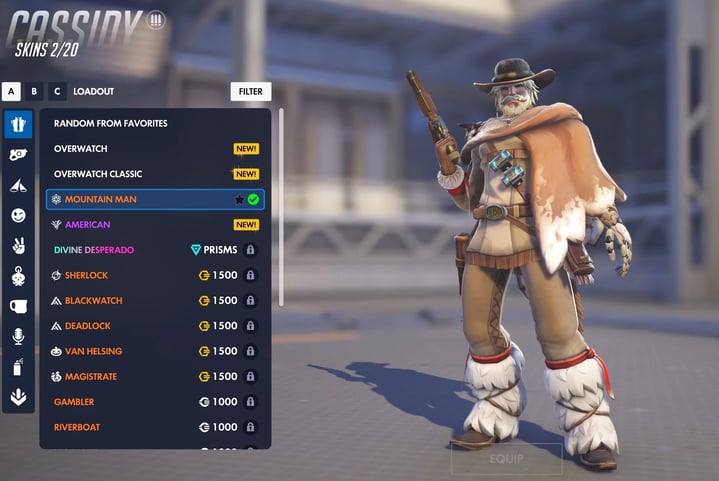The image size is (719, 481).
Task: Open the emotes smiley-face category
Action: (x=18, y=215)
